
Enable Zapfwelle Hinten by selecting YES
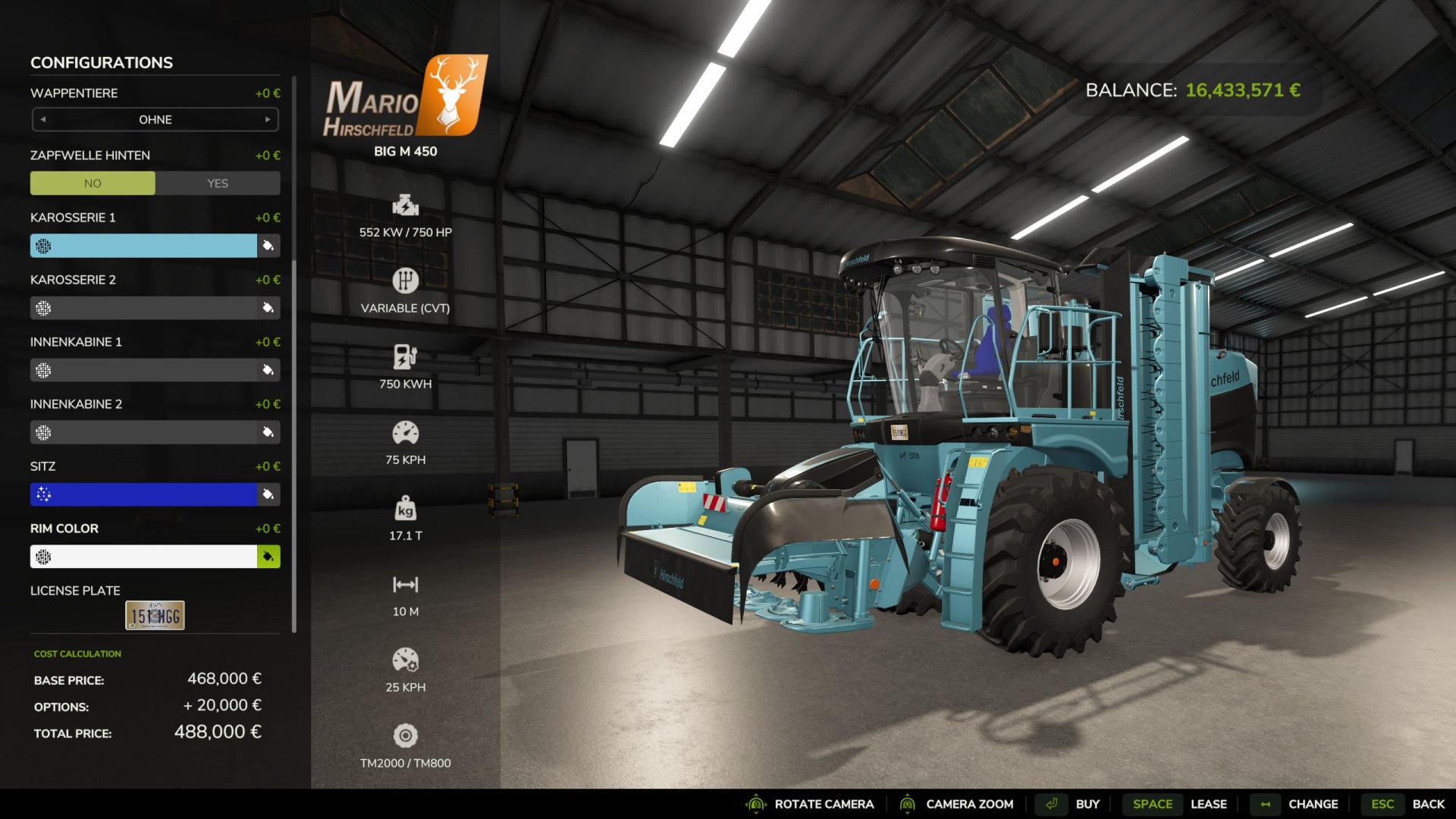pyautogui.click(x=218, y=183)
